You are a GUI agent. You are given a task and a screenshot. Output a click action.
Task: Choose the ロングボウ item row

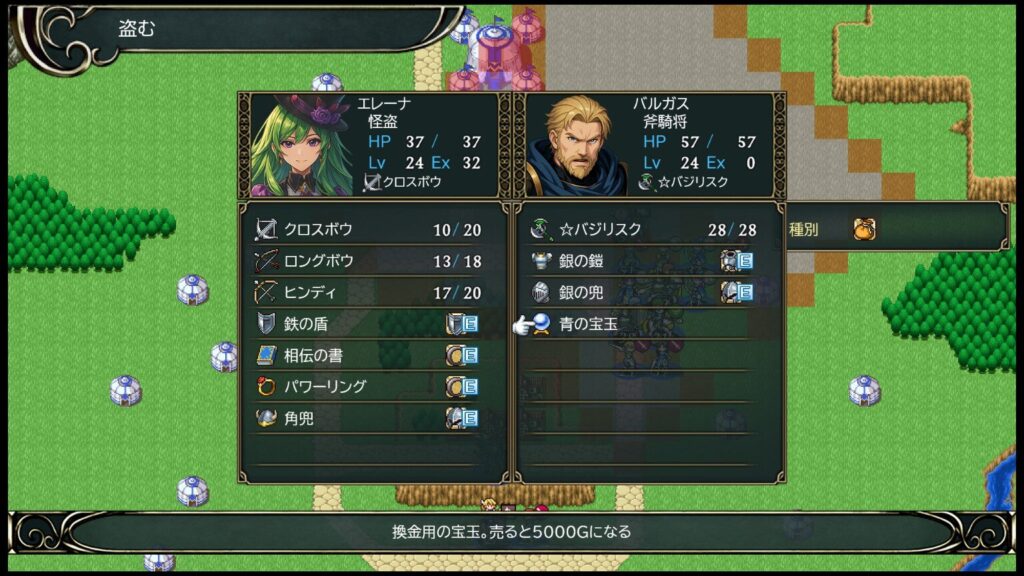coord(366,261)
